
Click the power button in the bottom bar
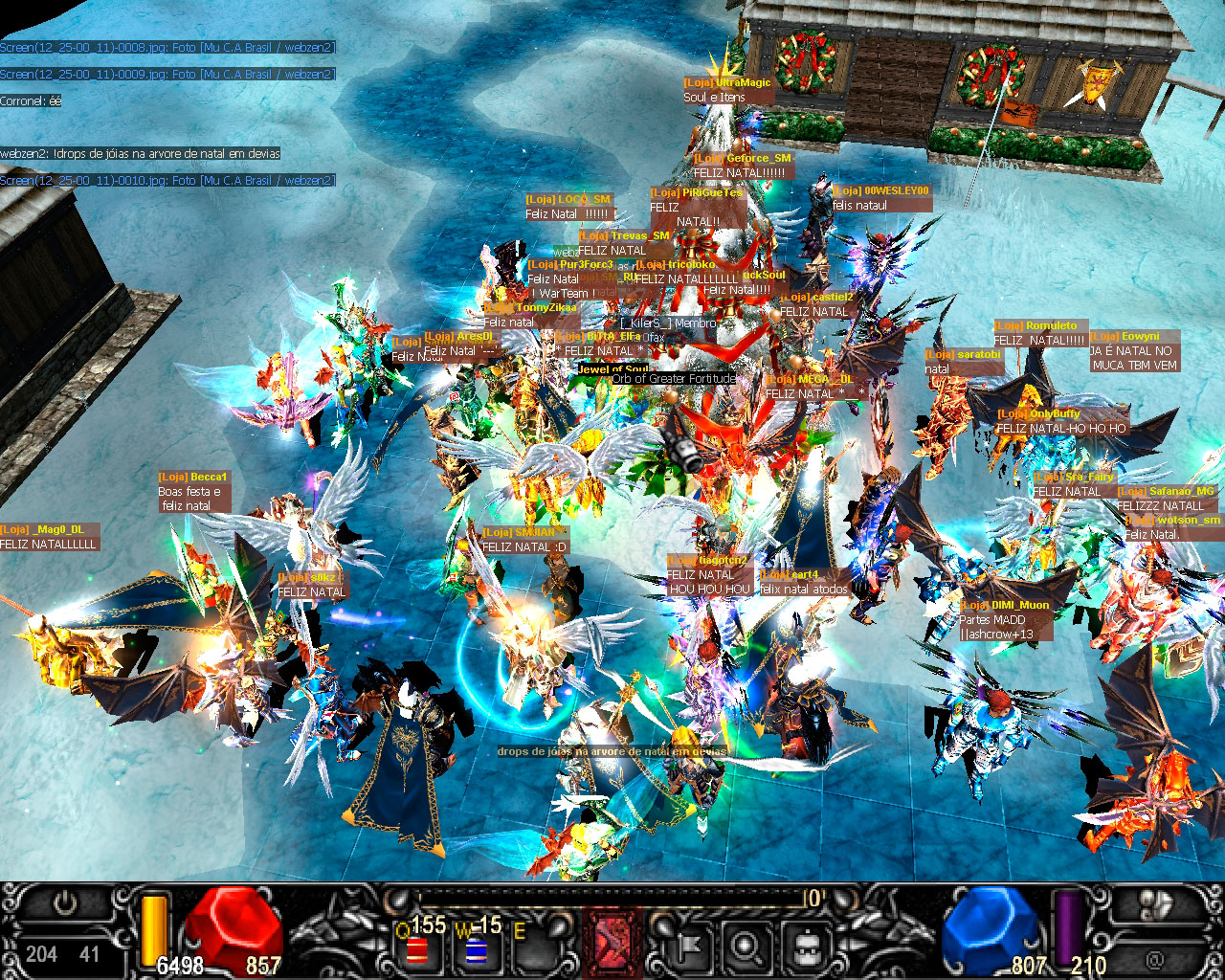point(65,904)
